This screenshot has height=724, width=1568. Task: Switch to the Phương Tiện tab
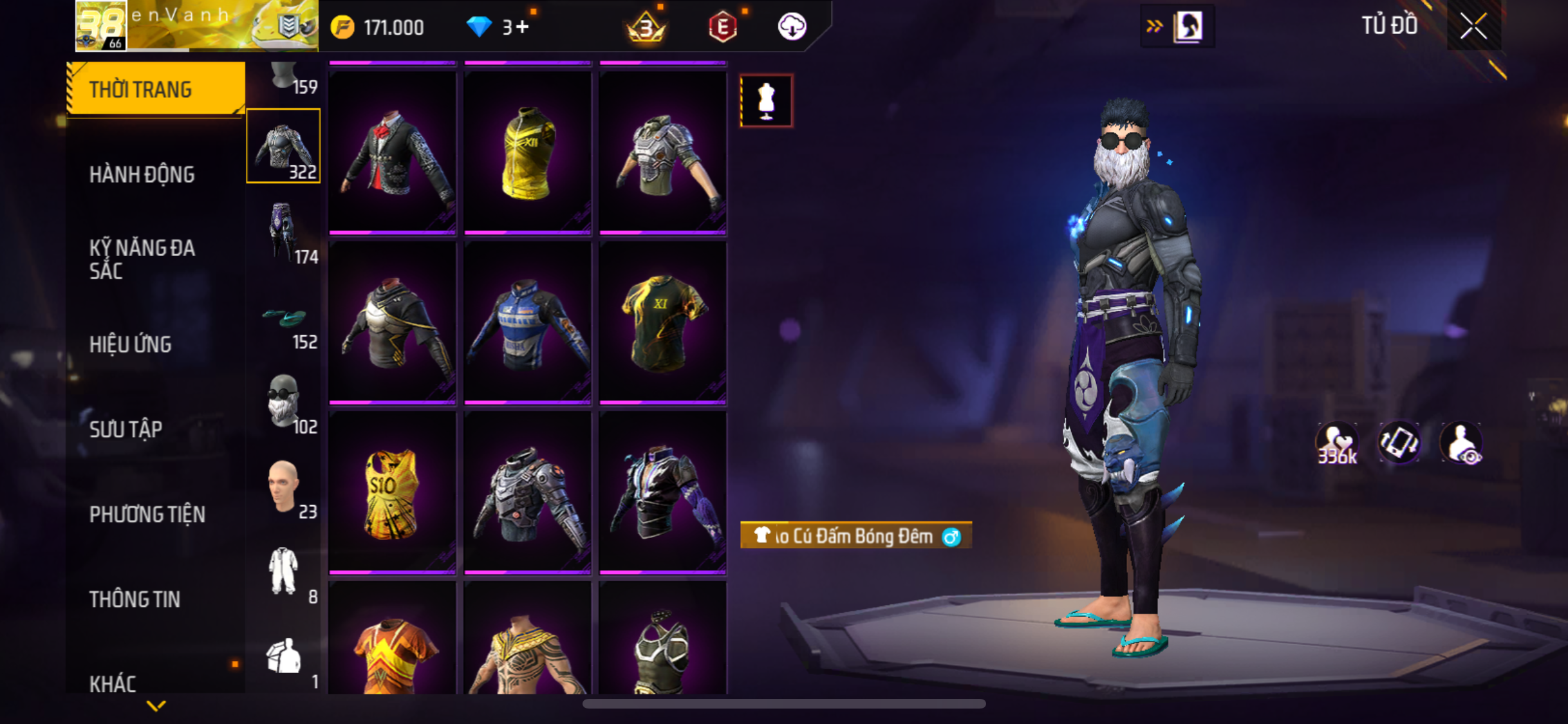[x=147, y=514]
